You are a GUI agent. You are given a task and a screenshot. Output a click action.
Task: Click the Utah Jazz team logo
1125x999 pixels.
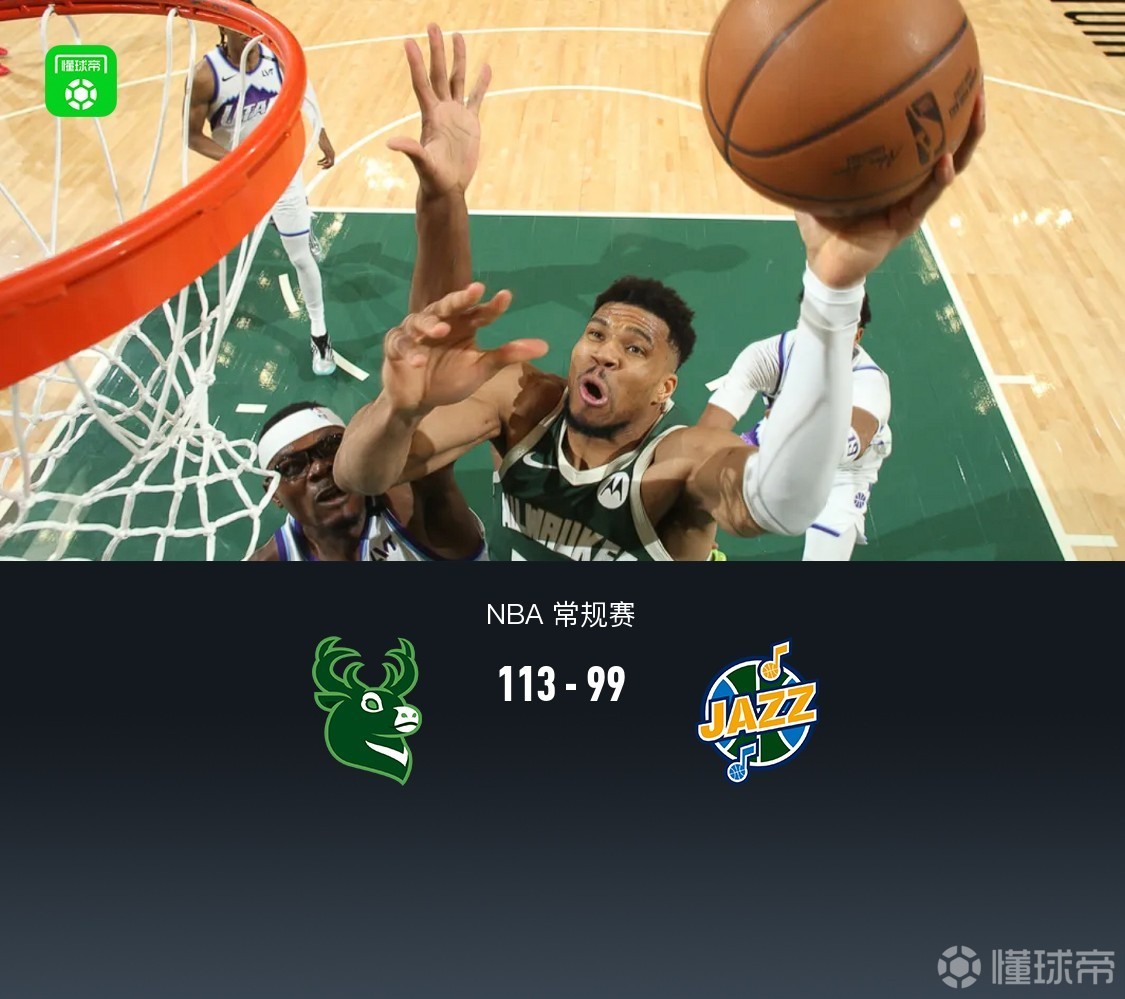[x=757, y=711]
